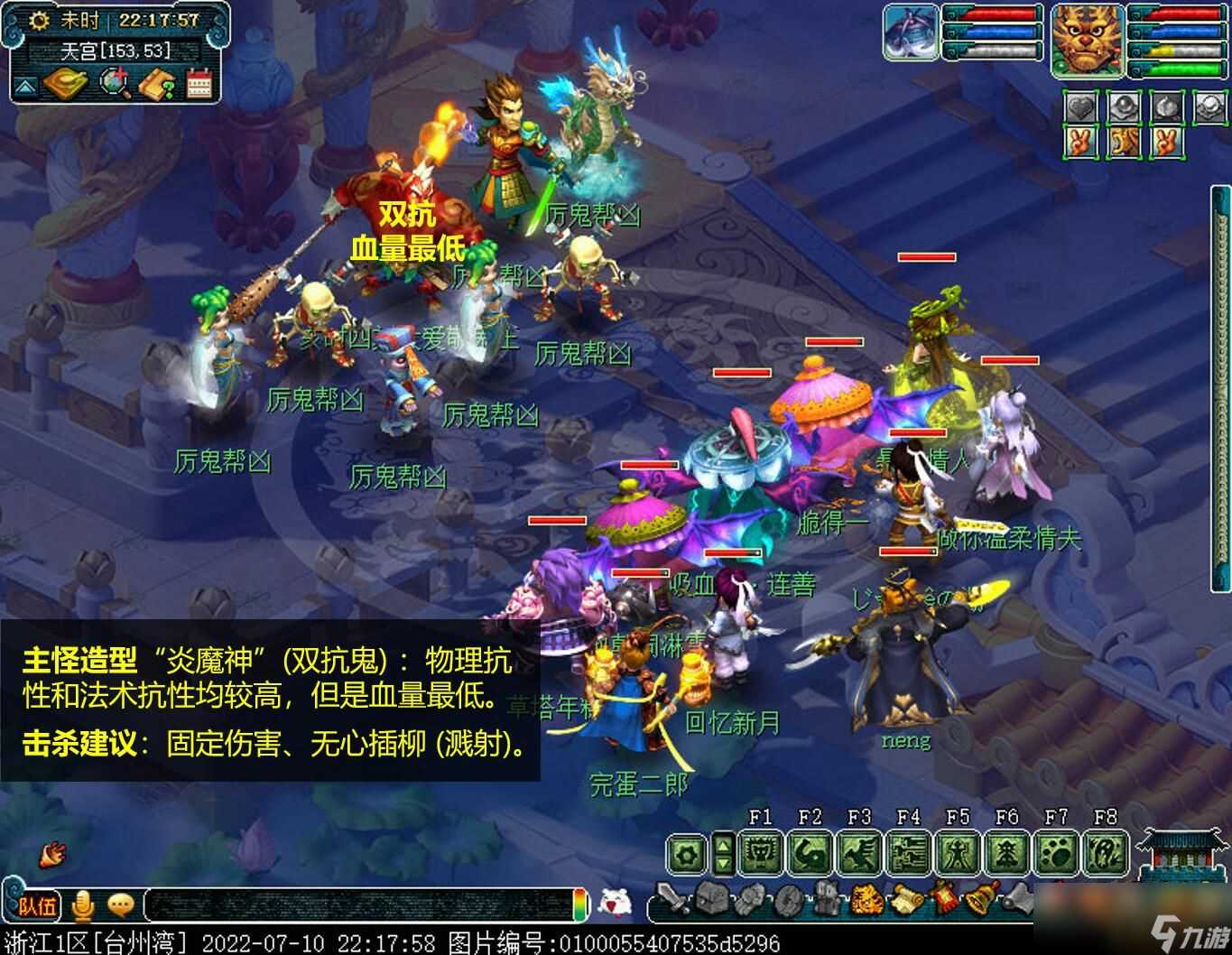Open the red calendar activity icon

point(199,85)
